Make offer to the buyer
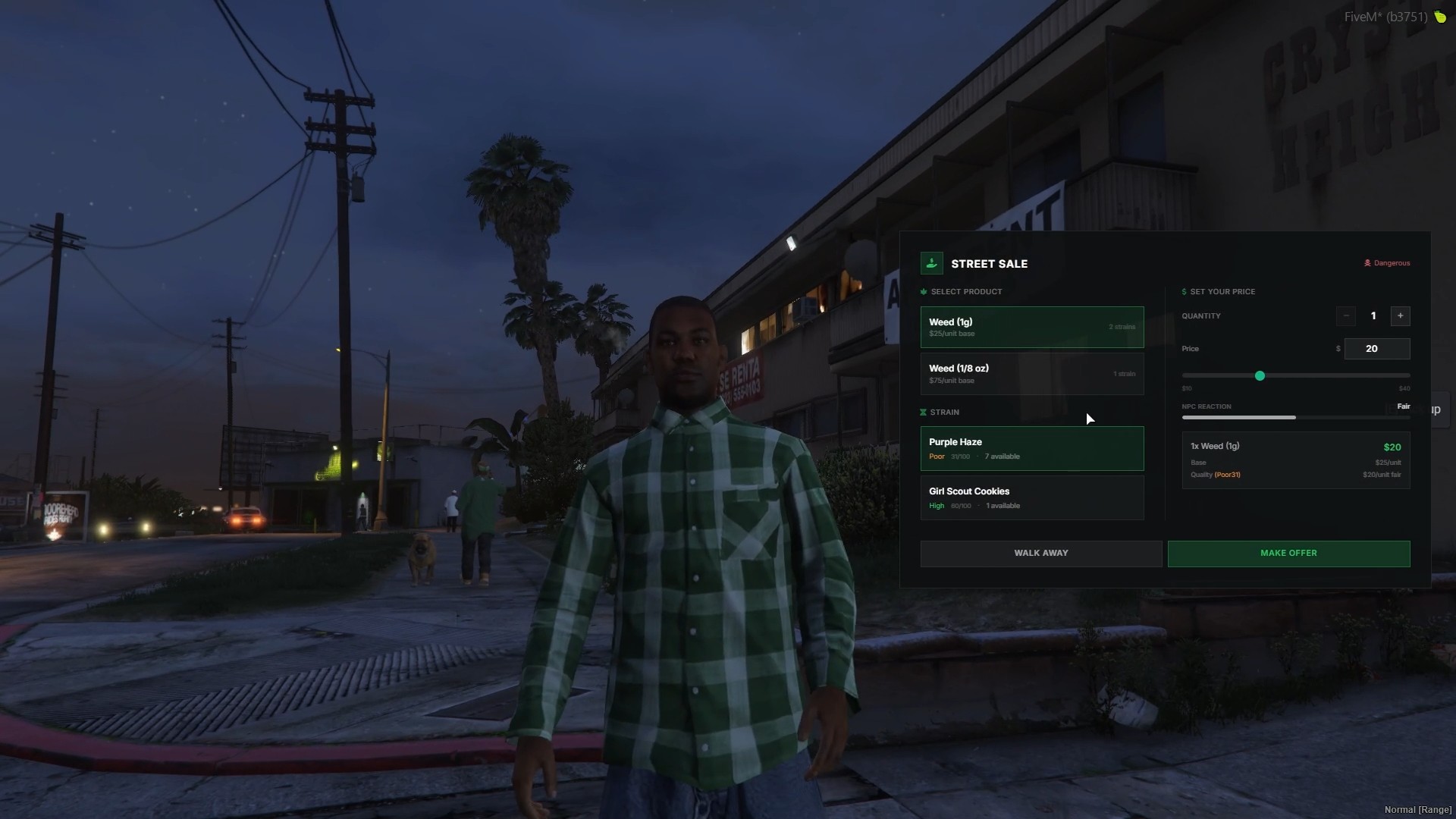The height and width of the screenshot is (819, 1456). tap(1288, 554)
